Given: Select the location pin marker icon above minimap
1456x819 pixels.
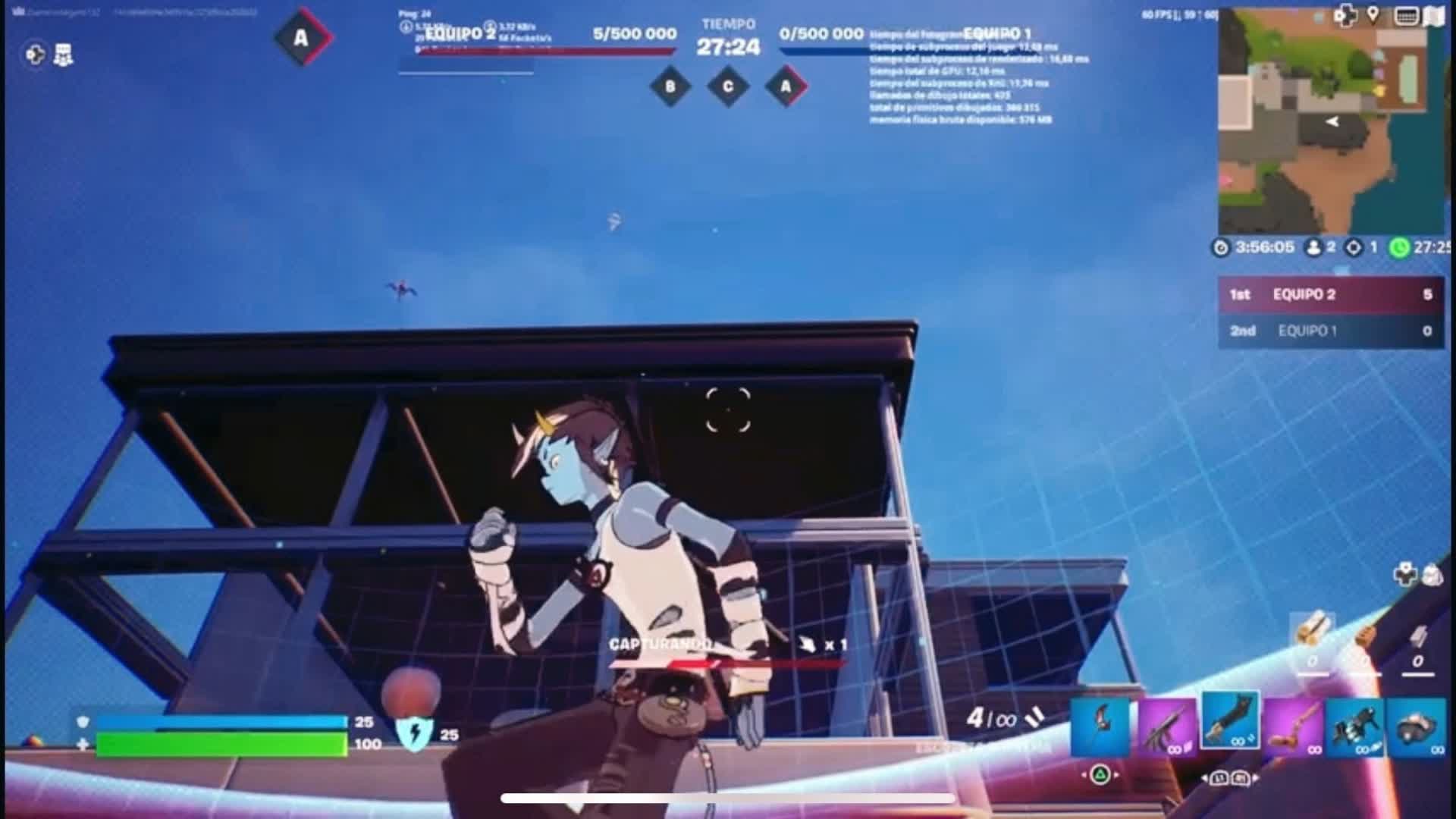Looking at the screenshot, I should pyautogui.click(x=1372, y=13).
